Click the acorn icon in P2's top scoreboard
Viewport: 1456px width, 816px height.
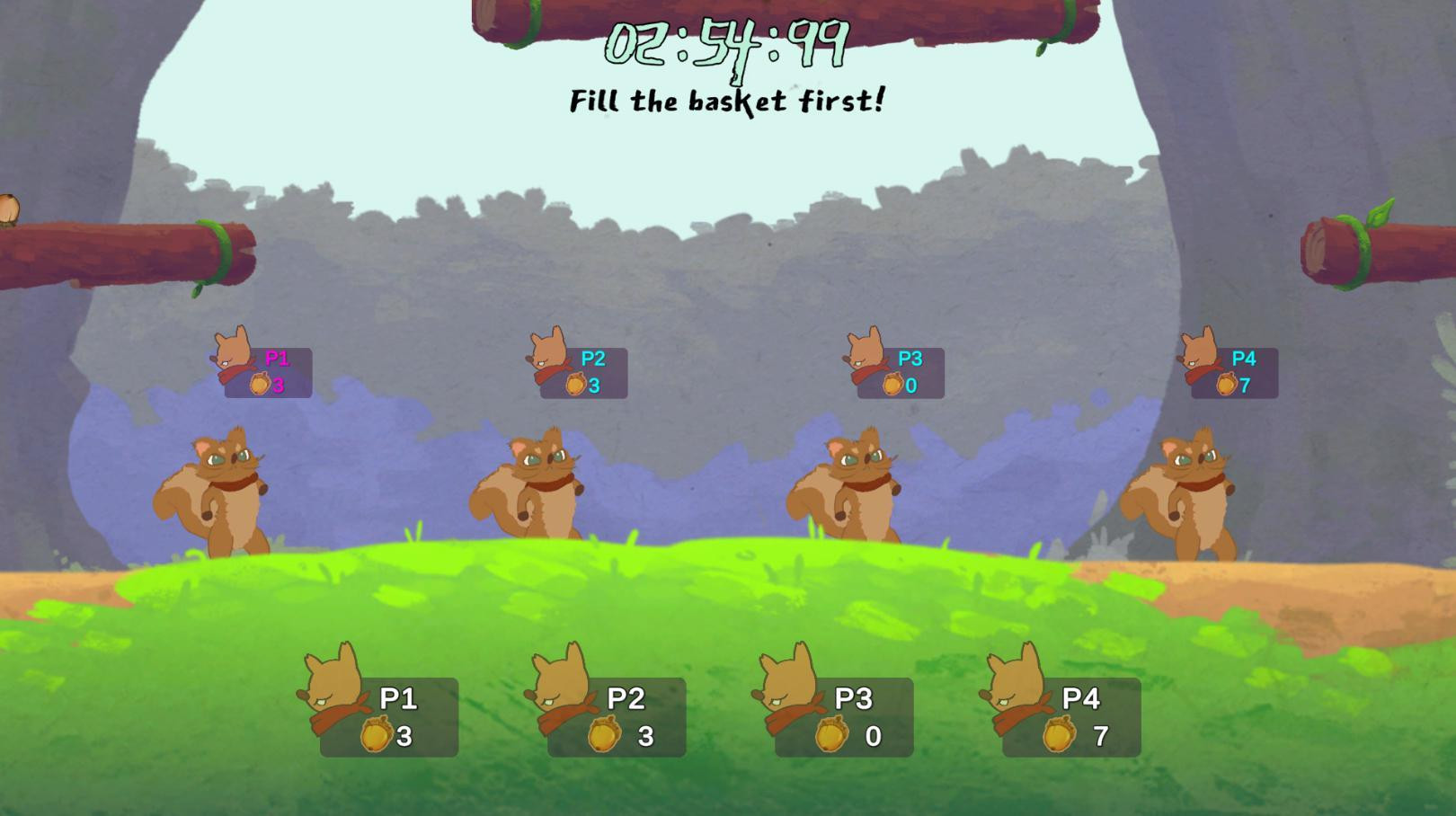(x=577, y=385)
